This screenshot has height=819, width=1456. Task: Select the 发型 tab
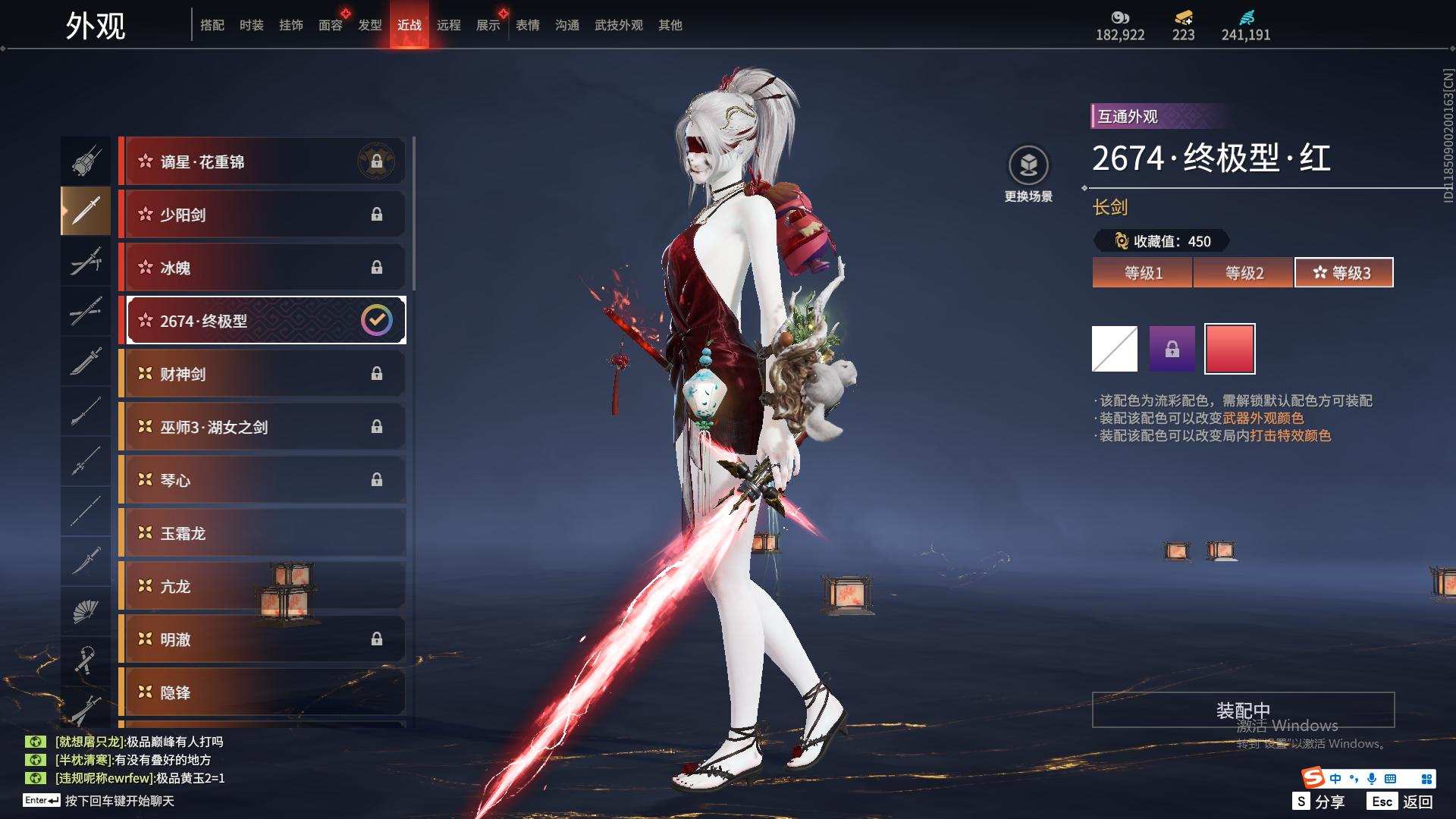coord(370,25)
